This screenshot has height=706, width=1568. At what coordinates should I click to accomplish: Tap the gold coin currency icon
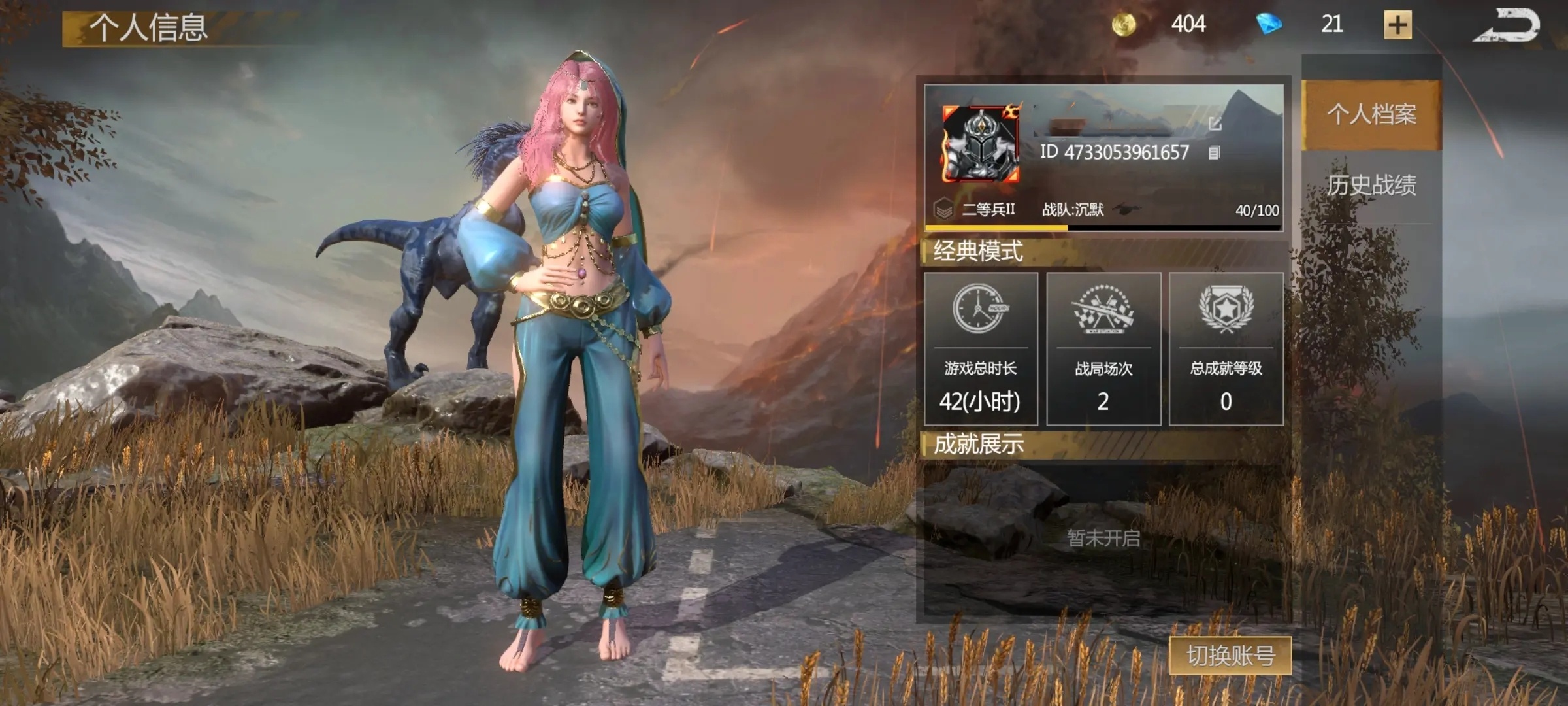point(1124,25)
